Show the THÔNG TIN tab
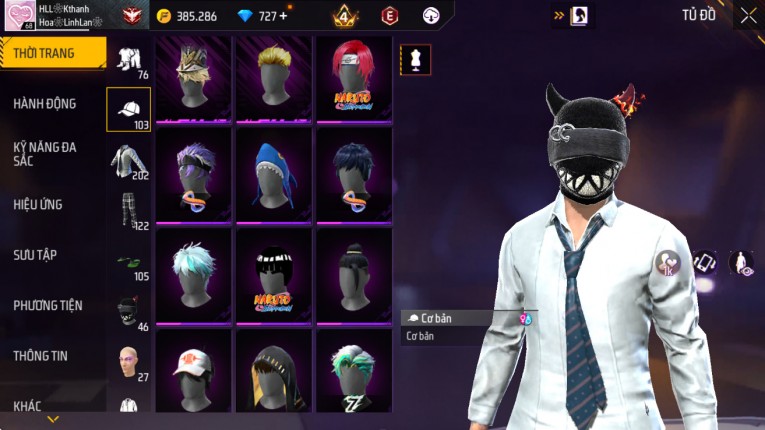The height and width of the screenshot is (430, 765). coord(42,355)
